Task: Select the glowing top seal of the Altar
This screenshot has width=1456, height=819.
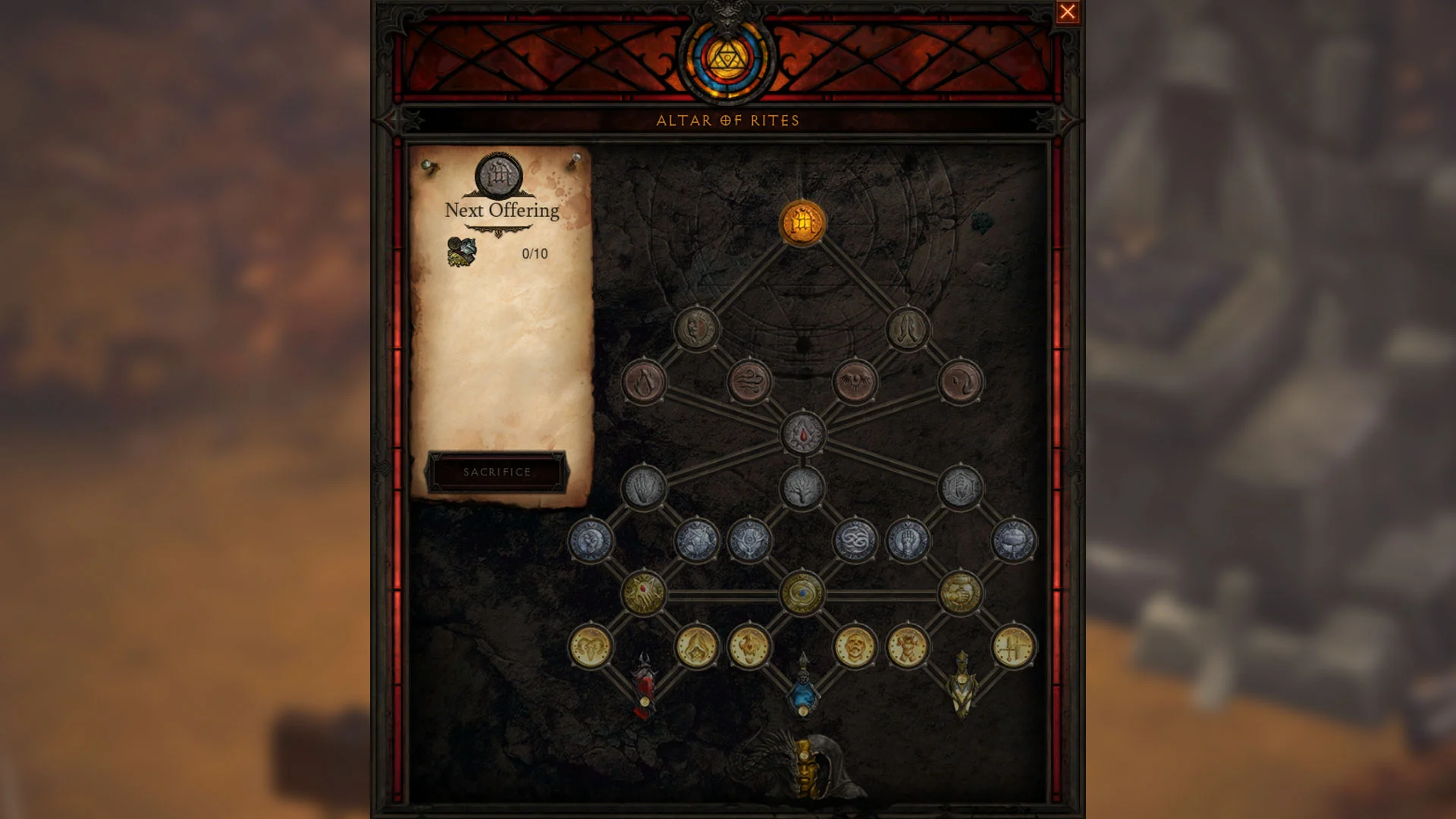Action: point(804,222)
